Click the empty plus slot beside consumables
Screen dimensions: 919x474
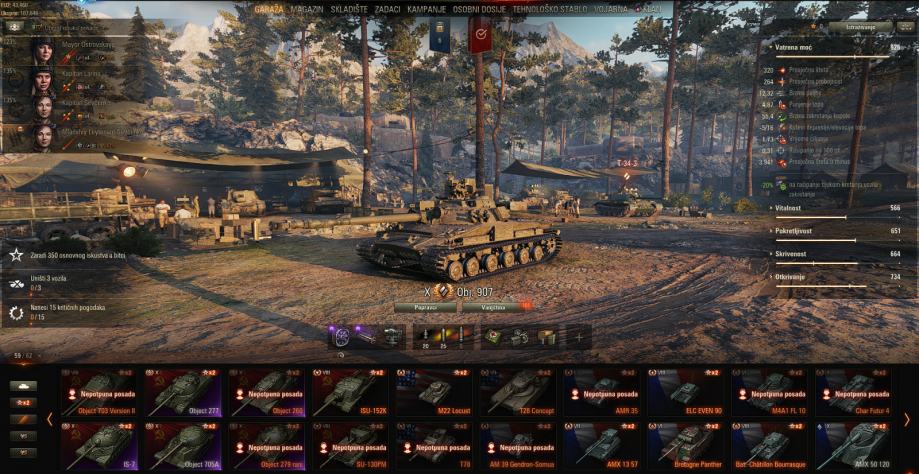(578, 337)
